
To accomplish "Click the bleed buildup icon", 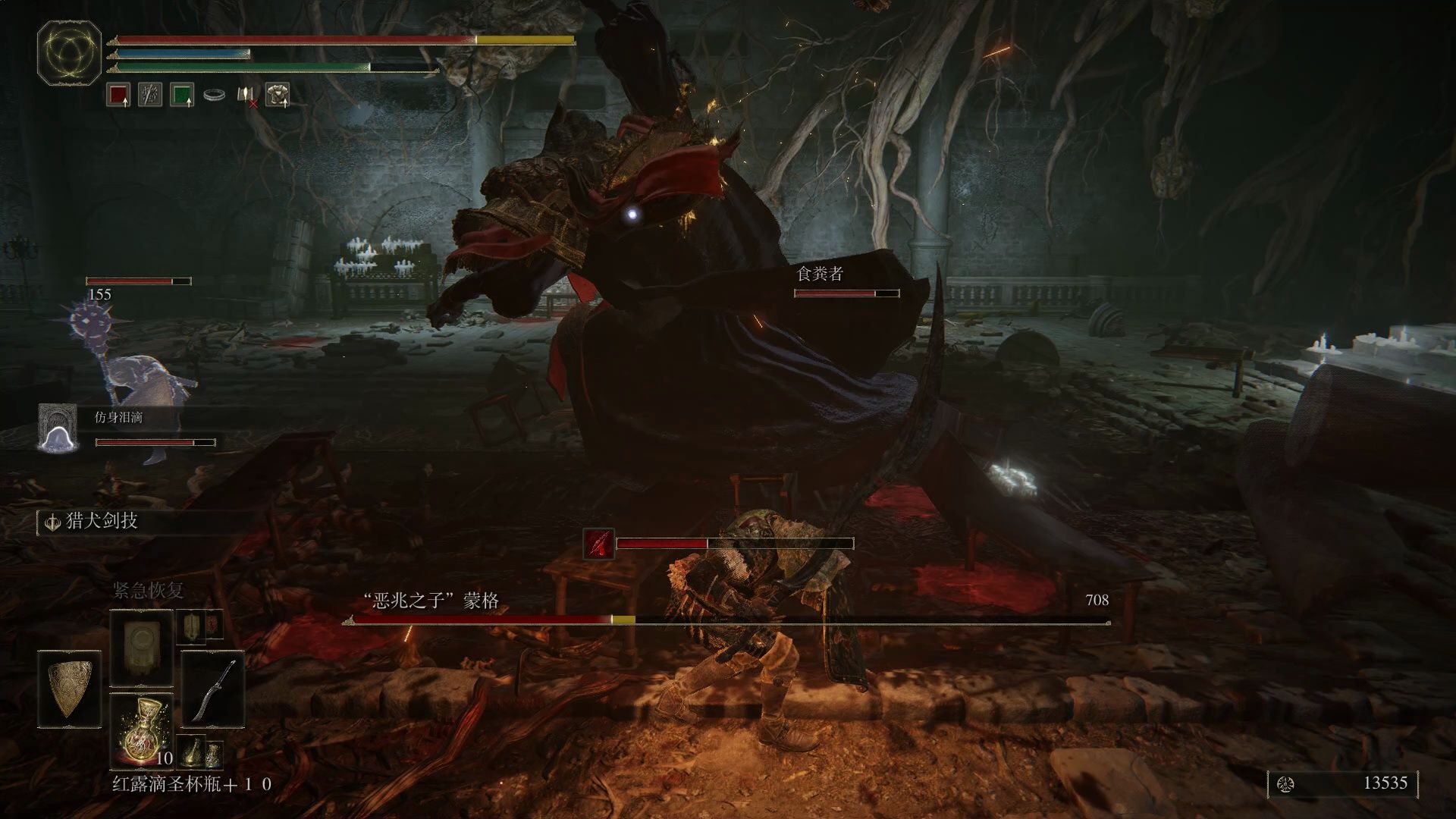I will pyautogui.click(x=598, y=544).
